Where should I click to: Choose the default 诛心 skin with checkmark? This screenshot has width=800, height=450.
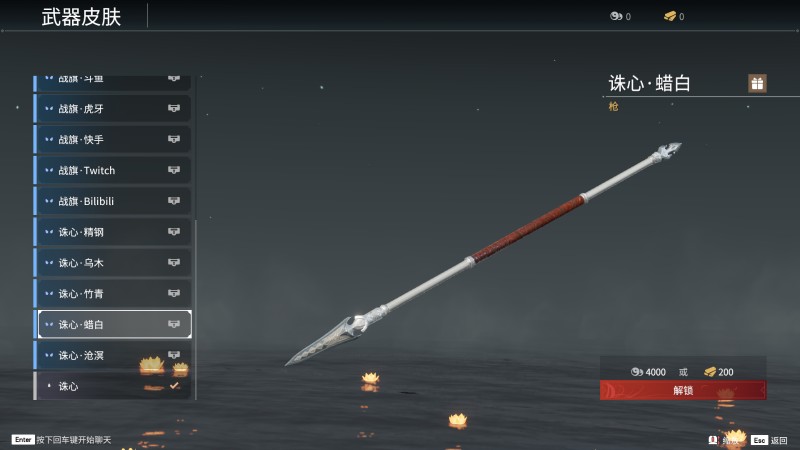[113, 386]
